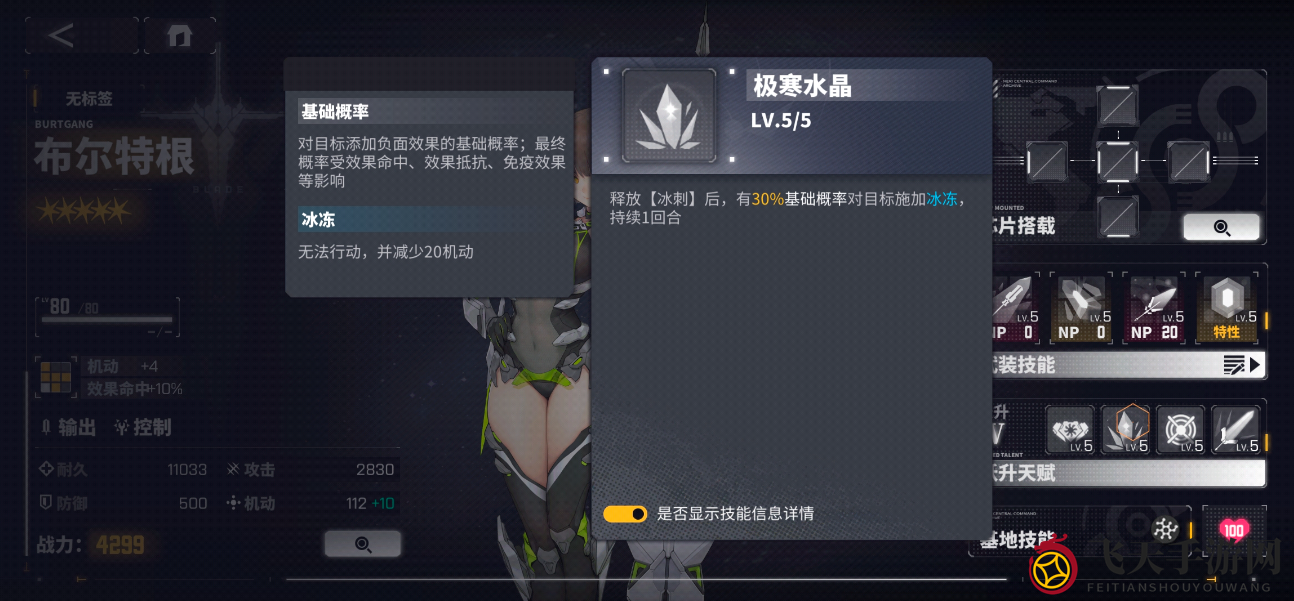Toggle the skill info details switch
Screen dimensions: 1294x601
[625, 514]
